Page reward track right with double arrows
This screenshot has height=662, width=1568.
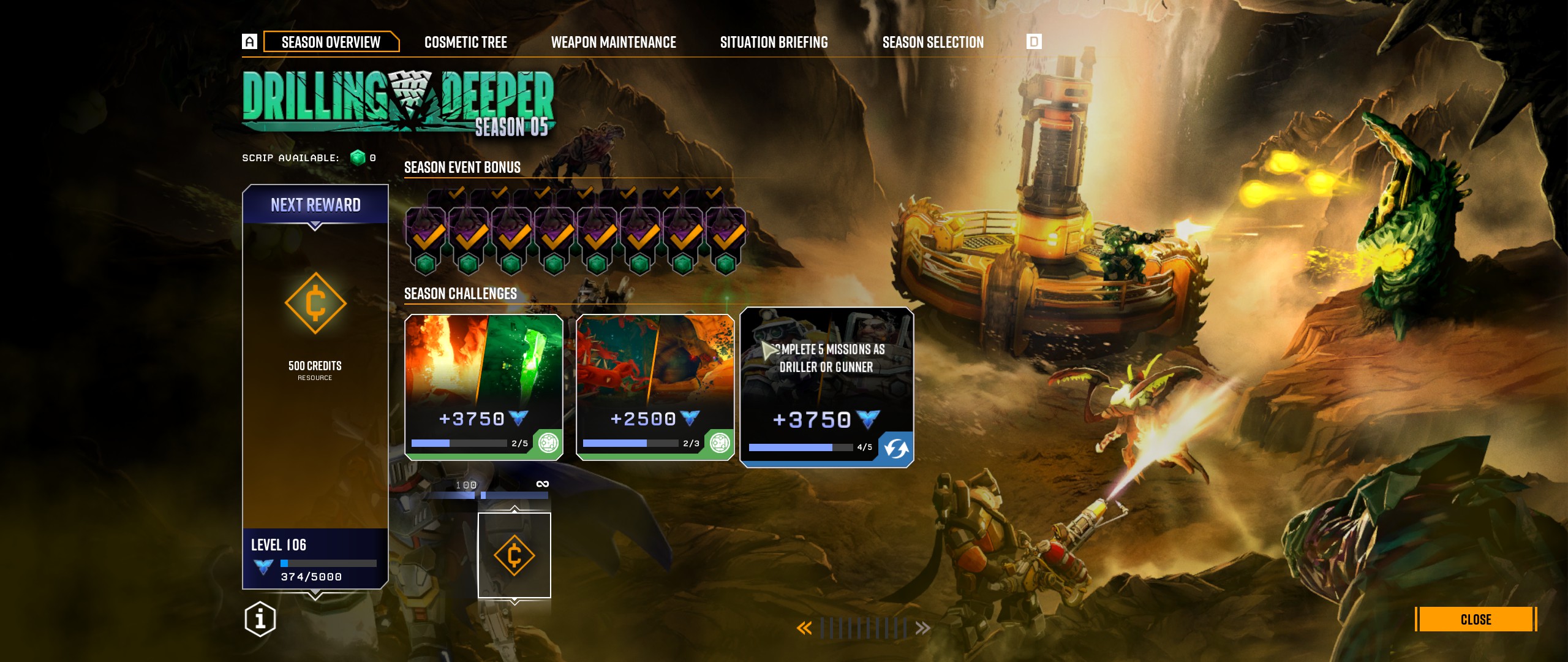(x=922, y=628)
